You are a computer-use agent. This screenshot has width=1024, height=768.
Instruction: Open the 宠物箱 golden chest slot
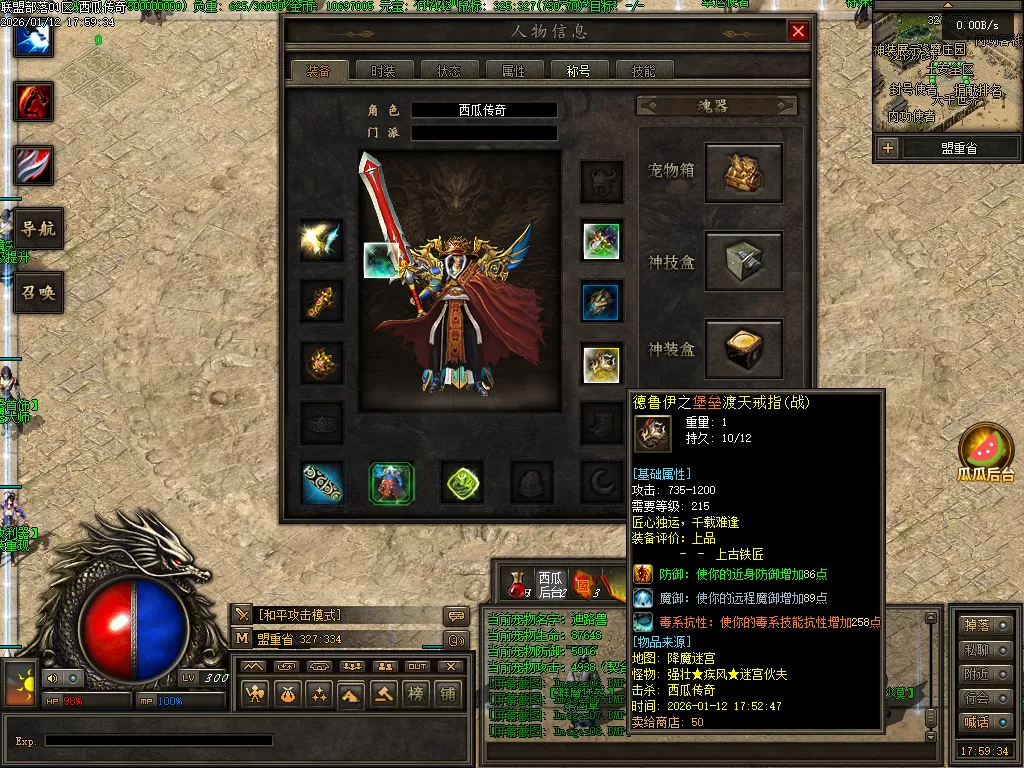click(743, 173)
